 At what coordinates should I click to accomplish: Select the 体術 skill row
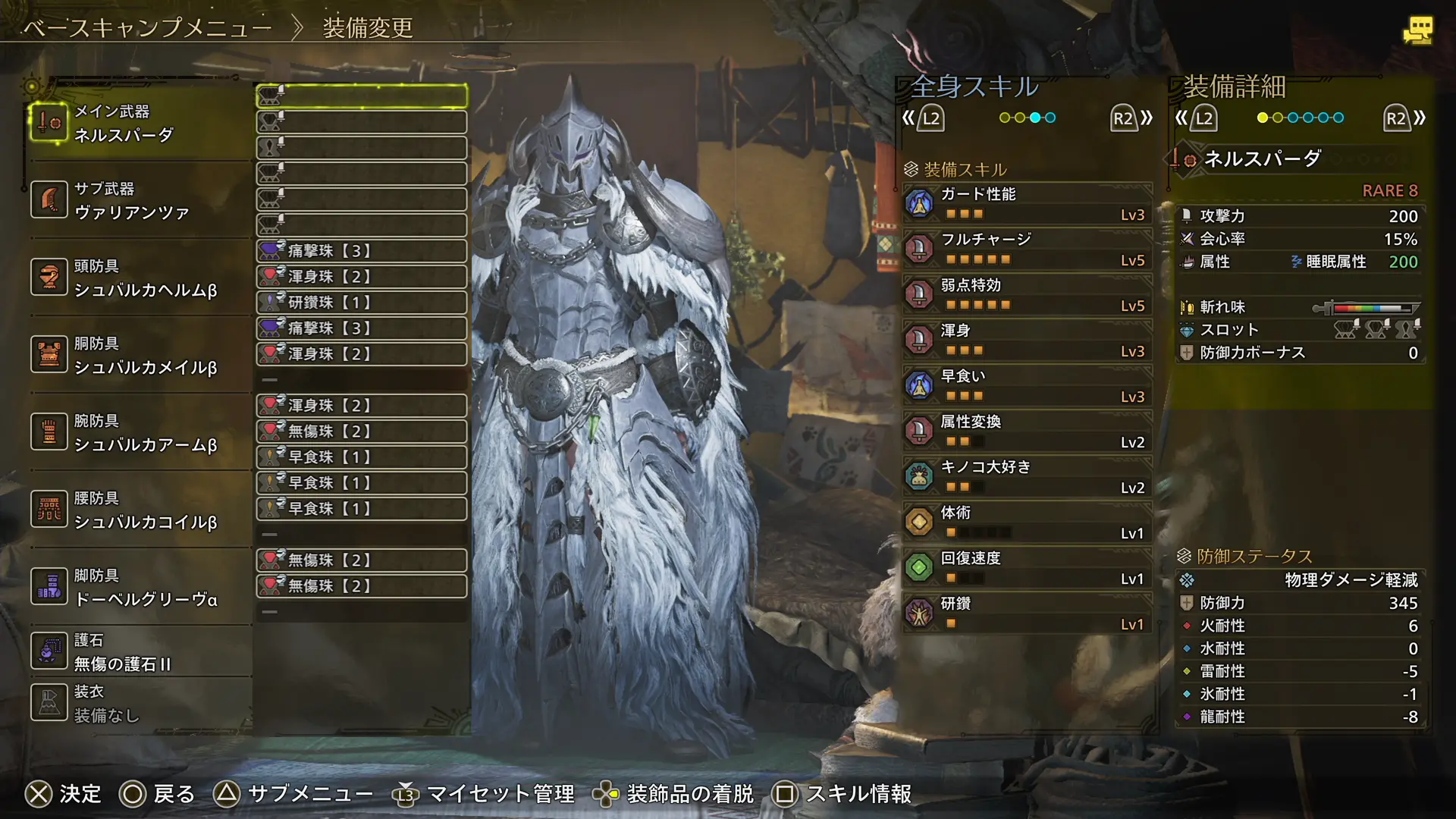[1027, 522]
